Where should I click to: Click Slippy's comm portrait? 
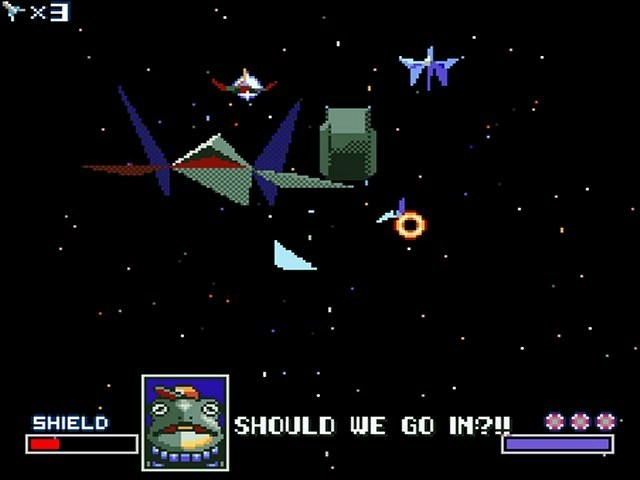[x=185, y=422]
